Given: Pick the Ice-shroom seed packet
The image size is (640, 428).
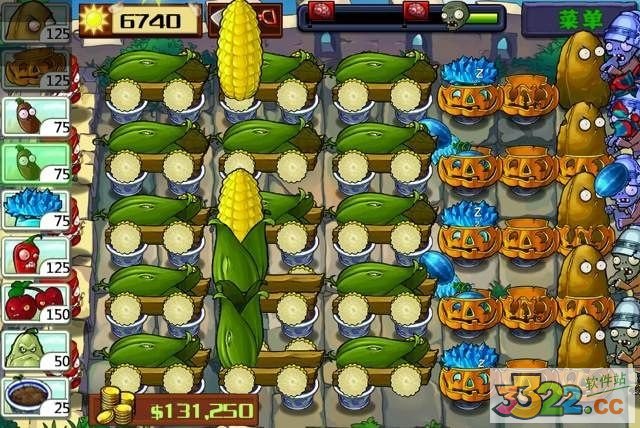Looking at the screenshot, I should click(34, 208).
